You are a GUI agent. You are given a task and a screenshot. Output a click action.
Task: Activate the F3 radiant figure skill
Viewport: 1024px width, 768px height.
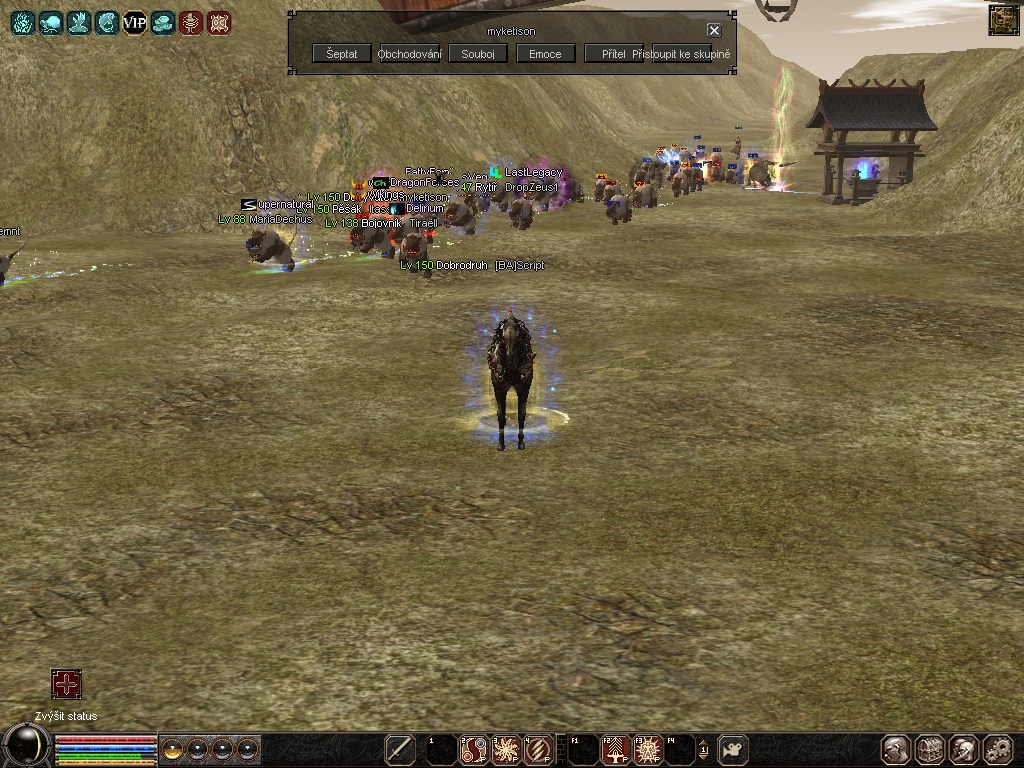648,749
